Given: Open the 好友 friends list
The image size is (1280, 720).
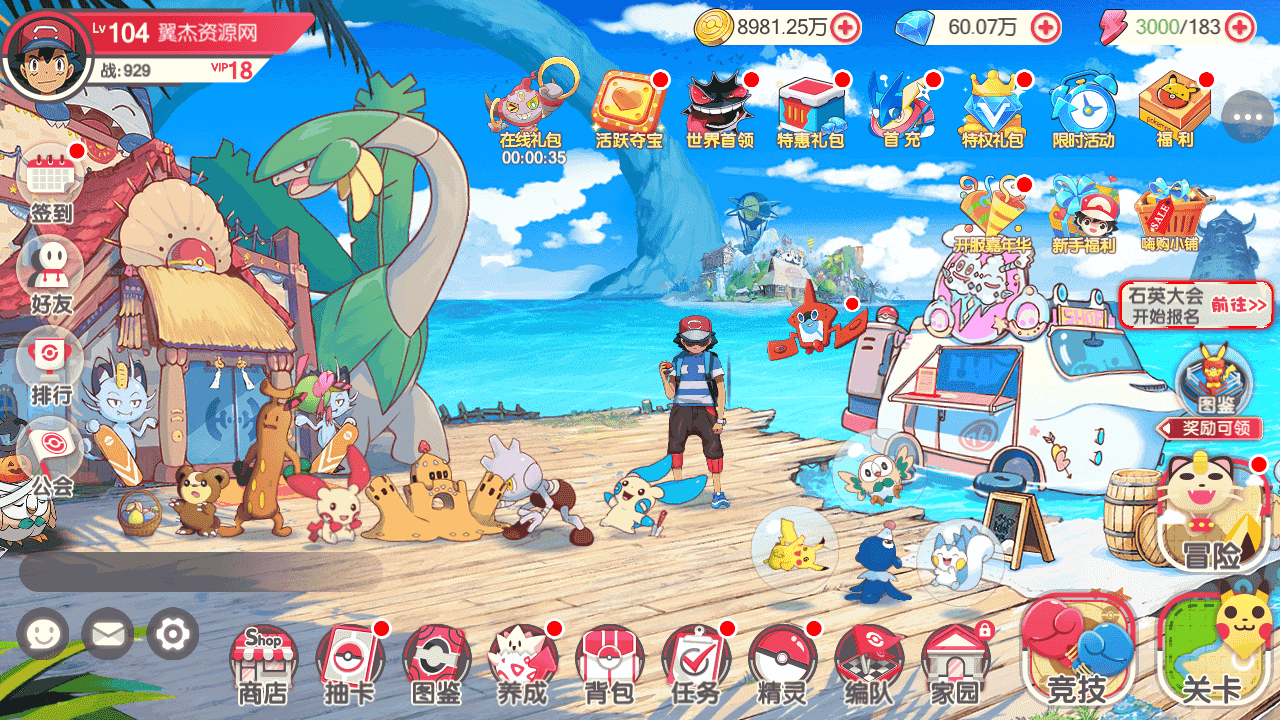Looking at the screenshot, I should pos(51,275).
